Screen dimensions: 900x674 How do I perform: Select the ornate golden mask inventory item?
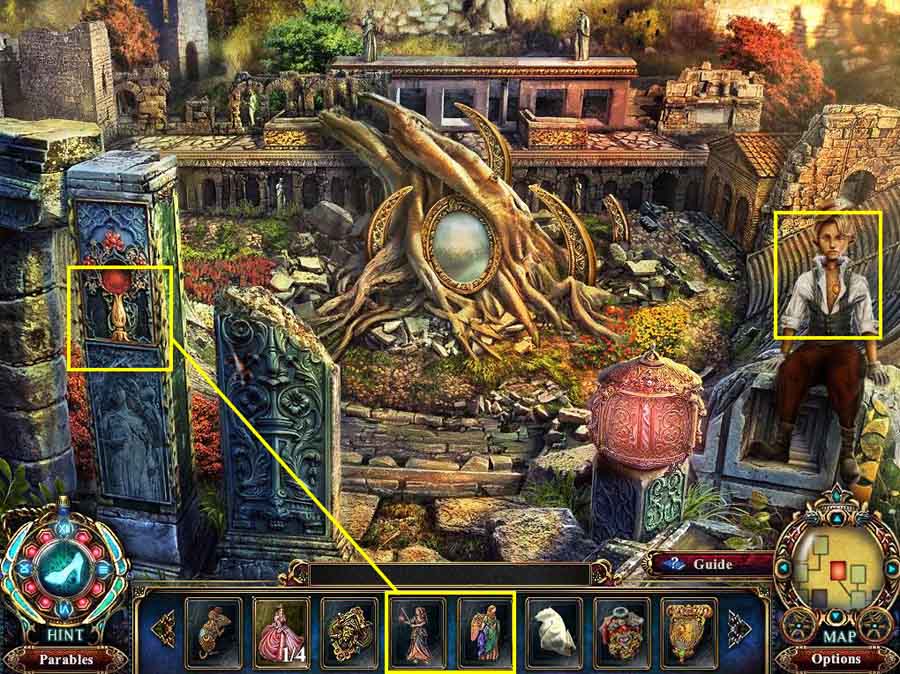(349, 631)
